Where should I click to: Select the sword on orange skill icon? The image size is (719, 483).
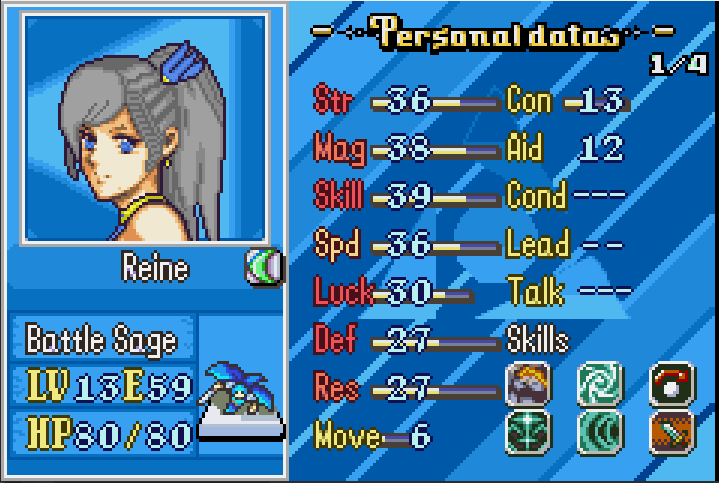[x=673, y=433]
